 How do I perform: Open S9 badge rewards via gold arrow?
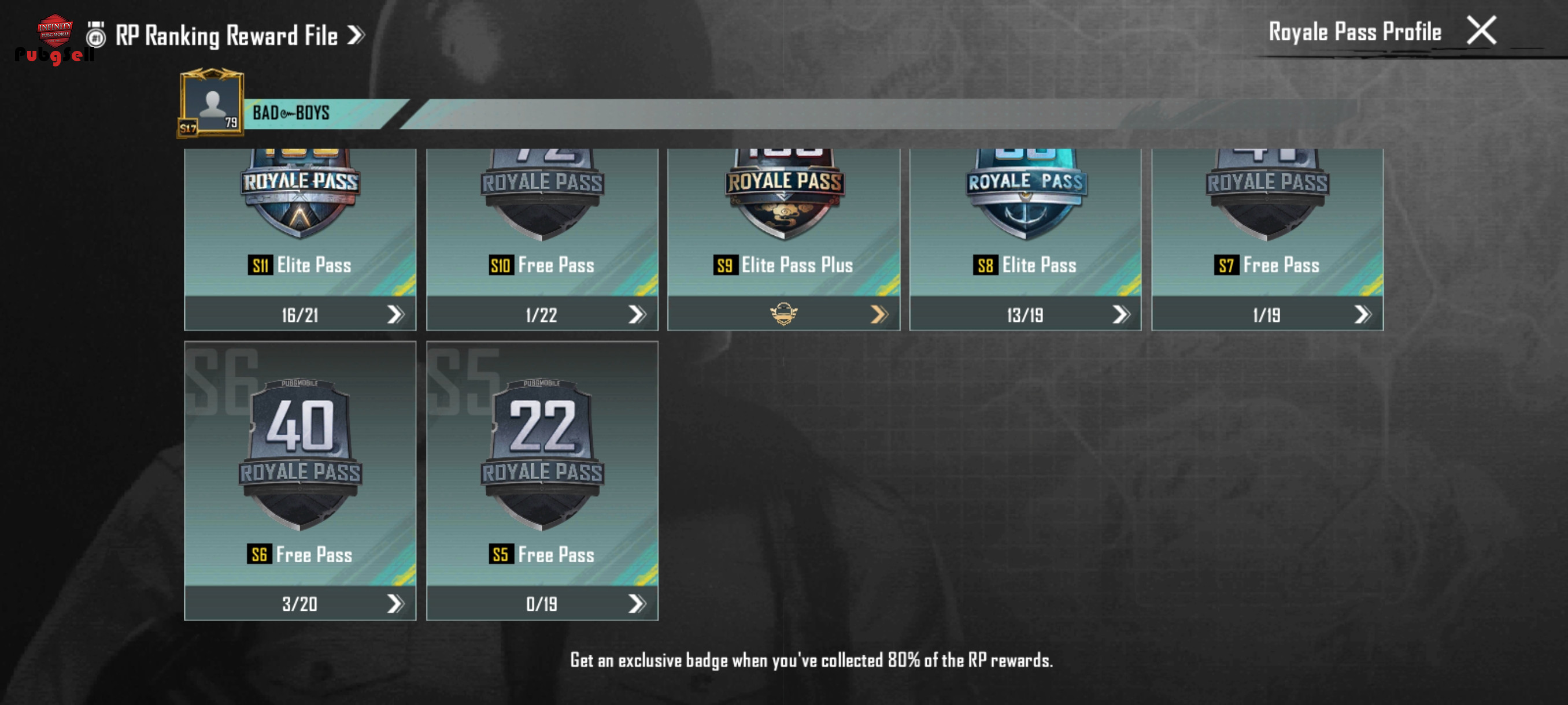coord(878,314)
